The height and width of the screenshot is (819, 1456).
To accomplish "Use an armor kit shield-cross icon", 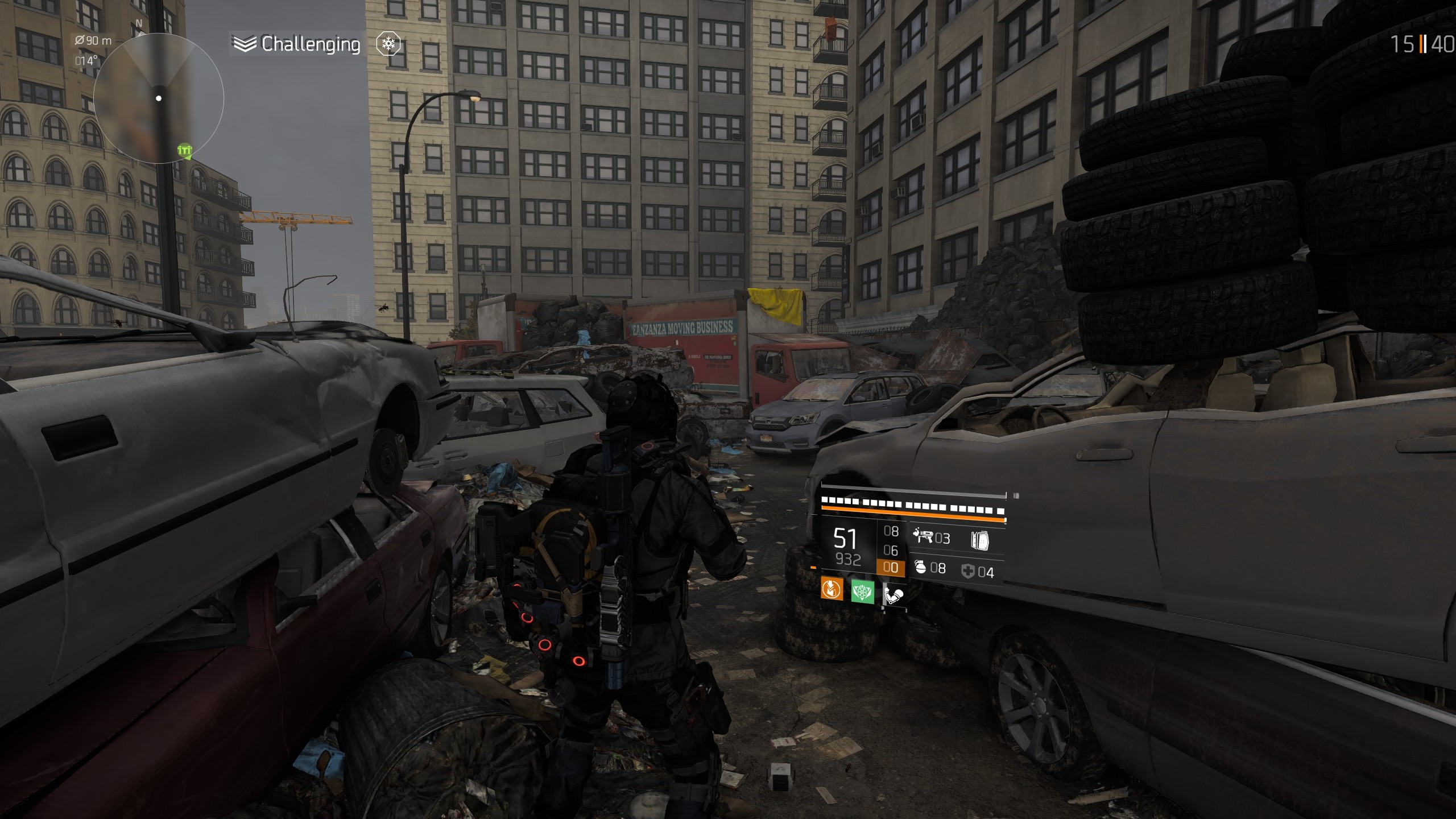I will click(x=967, y=571).
